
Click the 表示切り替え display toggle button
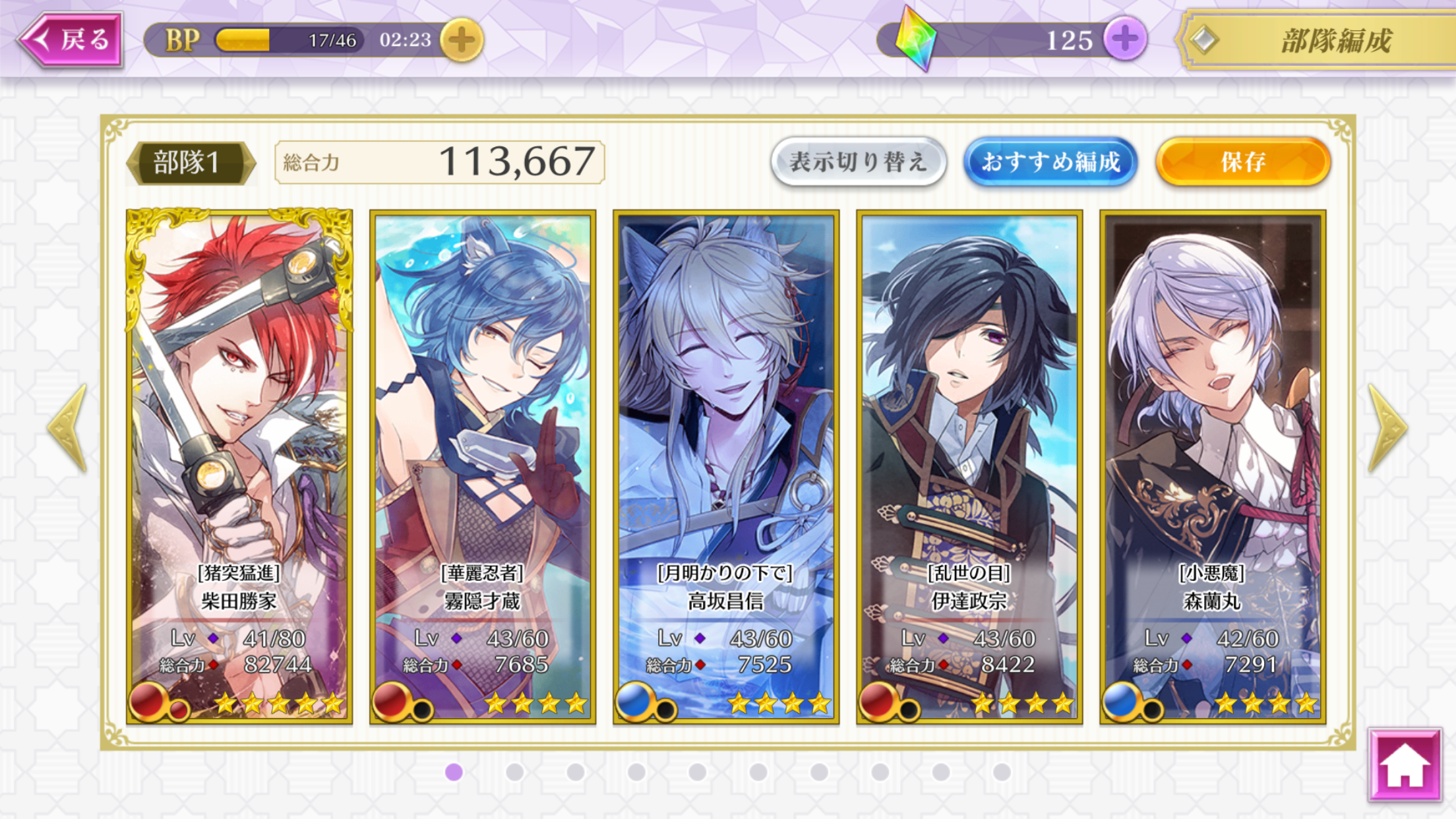click(x=858, y=162)
